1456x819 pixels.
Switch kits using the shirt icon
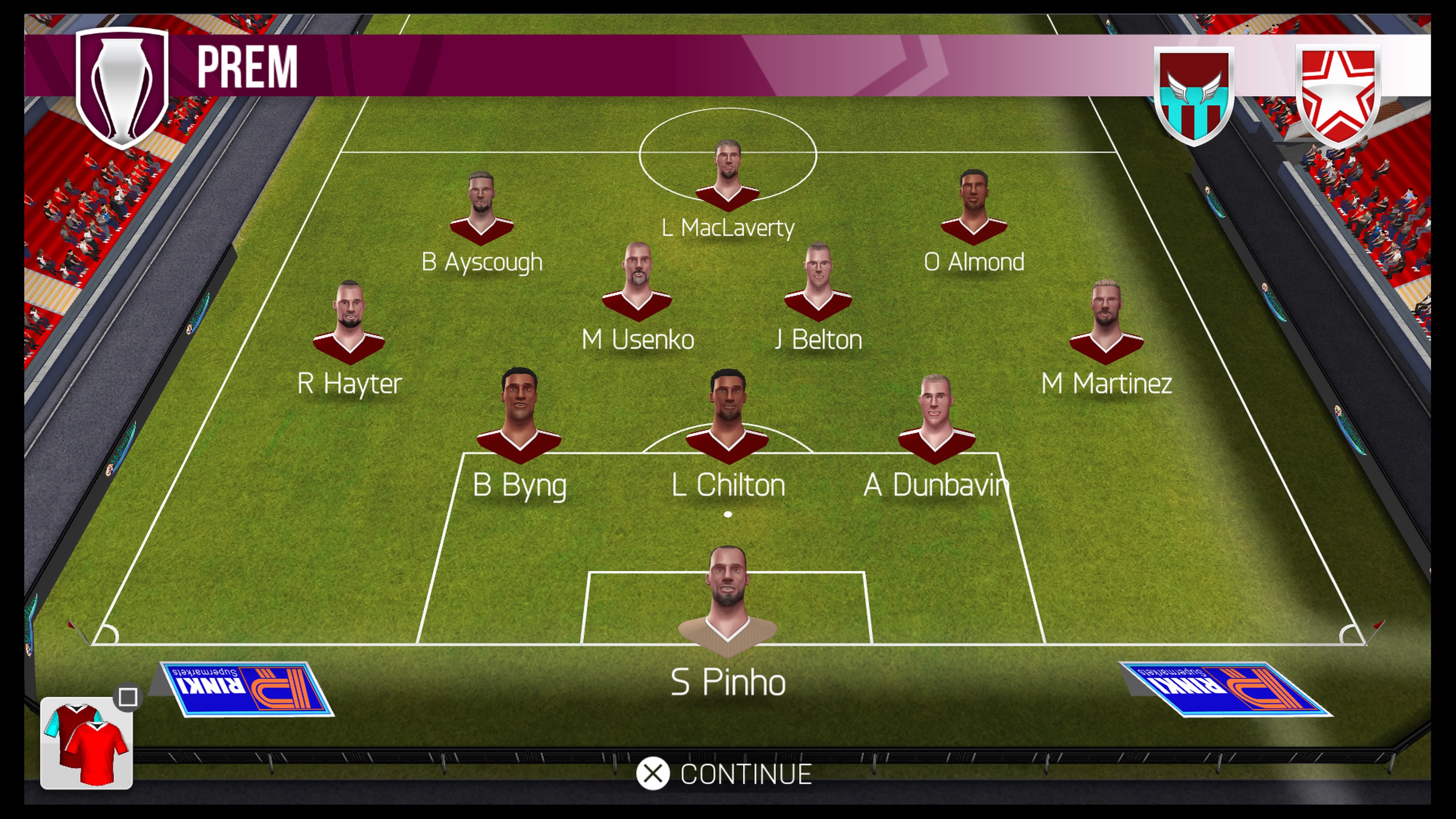tap(86, 743)
